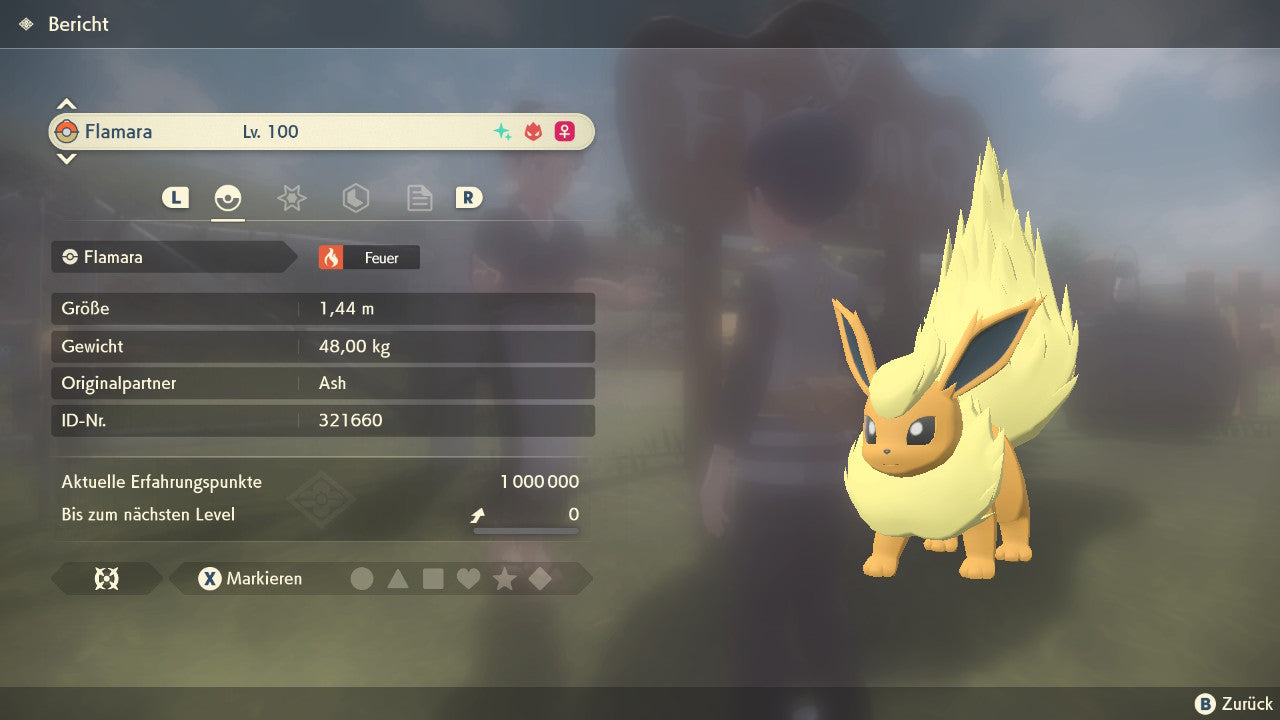Choose the previous Pokémon up arrow
The width and height of the screenshot is (1280, 720).
[x=66, y=104]
